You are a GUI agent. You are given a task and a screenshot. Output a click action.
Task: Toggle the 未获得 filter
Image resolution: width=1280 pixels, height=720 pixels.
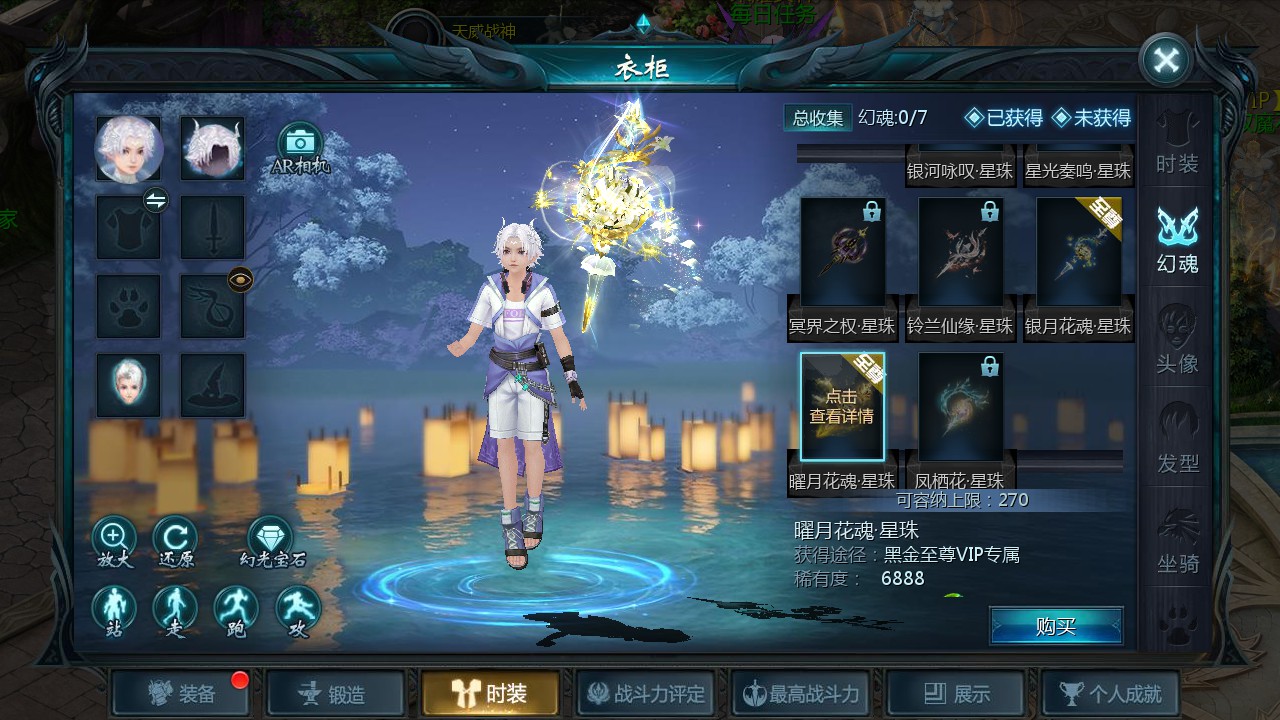[x=1091, y=118]
